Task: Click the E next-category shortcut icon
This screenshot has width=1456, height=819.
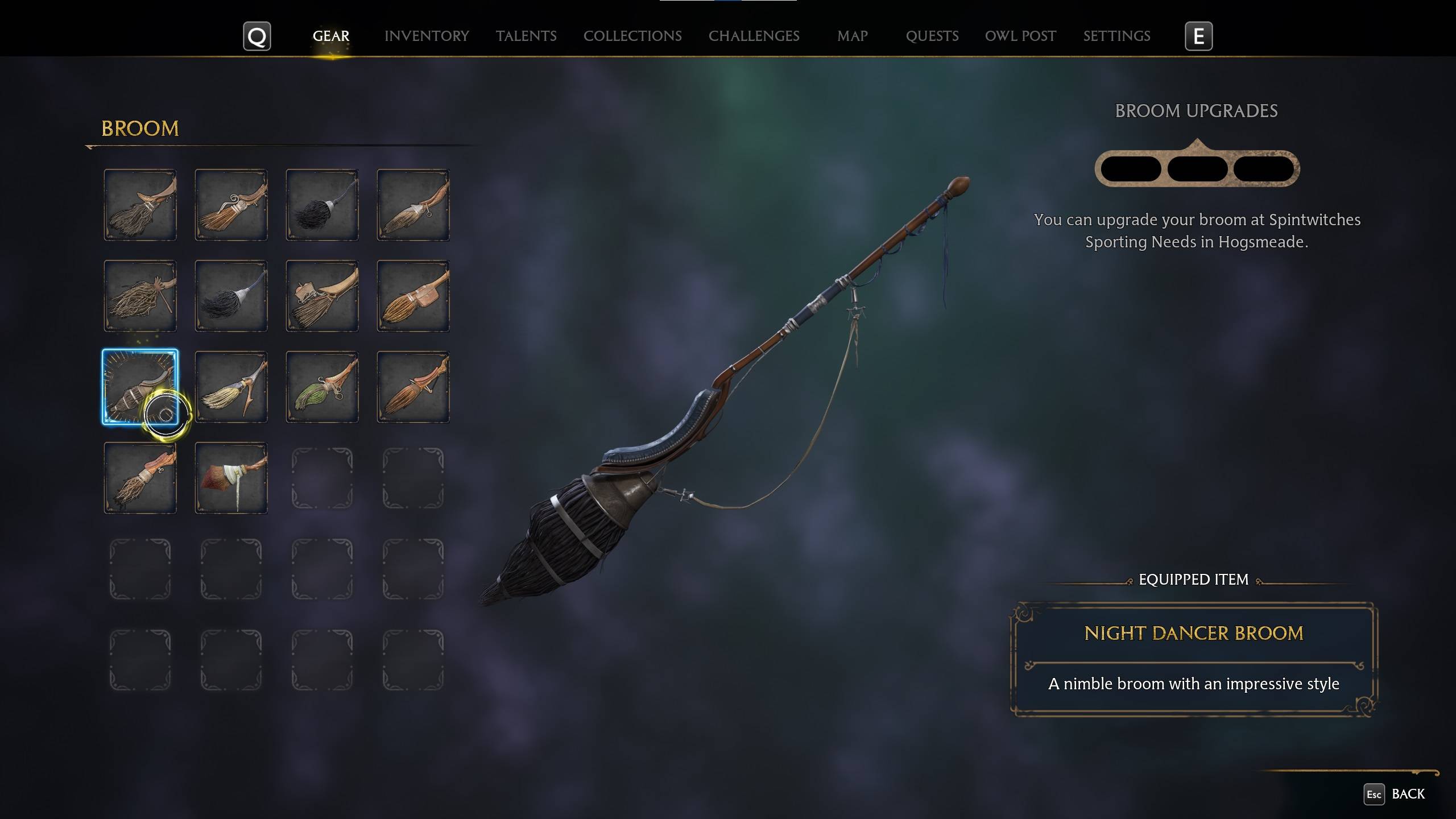Action: [1198, 36]
